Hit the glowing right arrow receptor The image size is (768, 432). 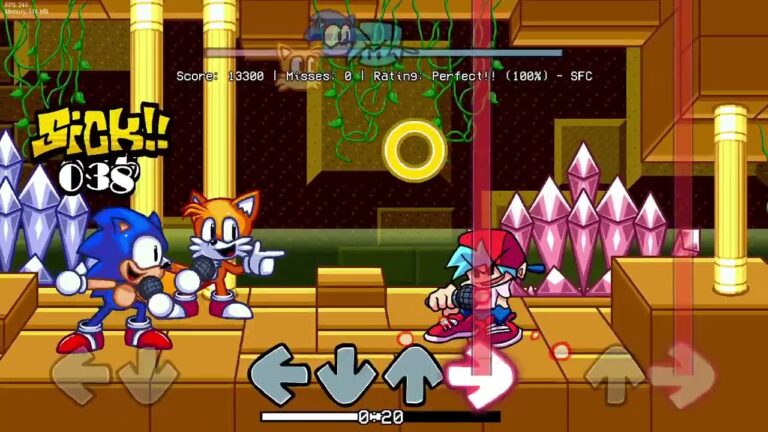(x=473, y=378)
